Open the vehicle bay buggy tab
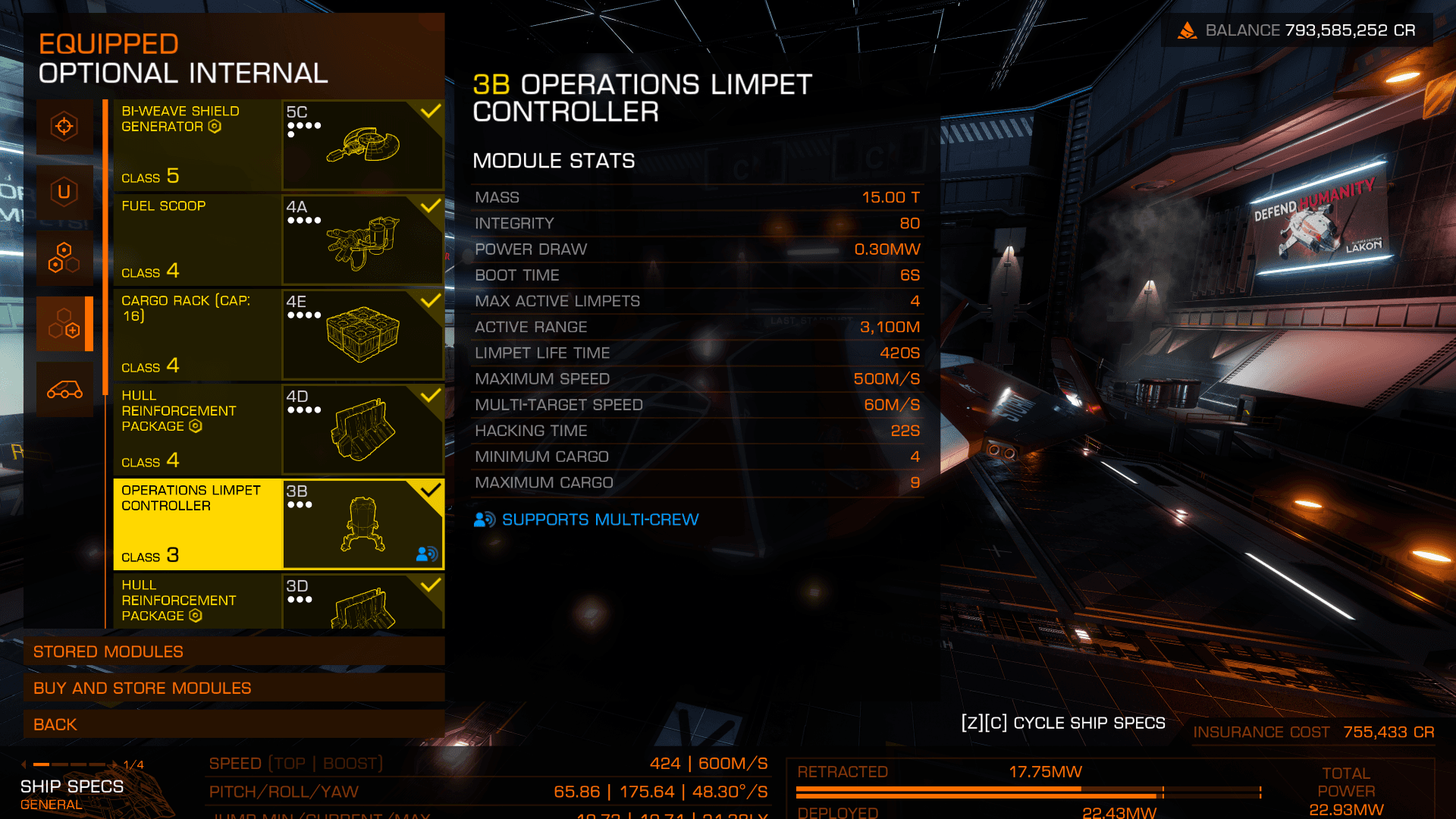 click(x=64, y=390)
